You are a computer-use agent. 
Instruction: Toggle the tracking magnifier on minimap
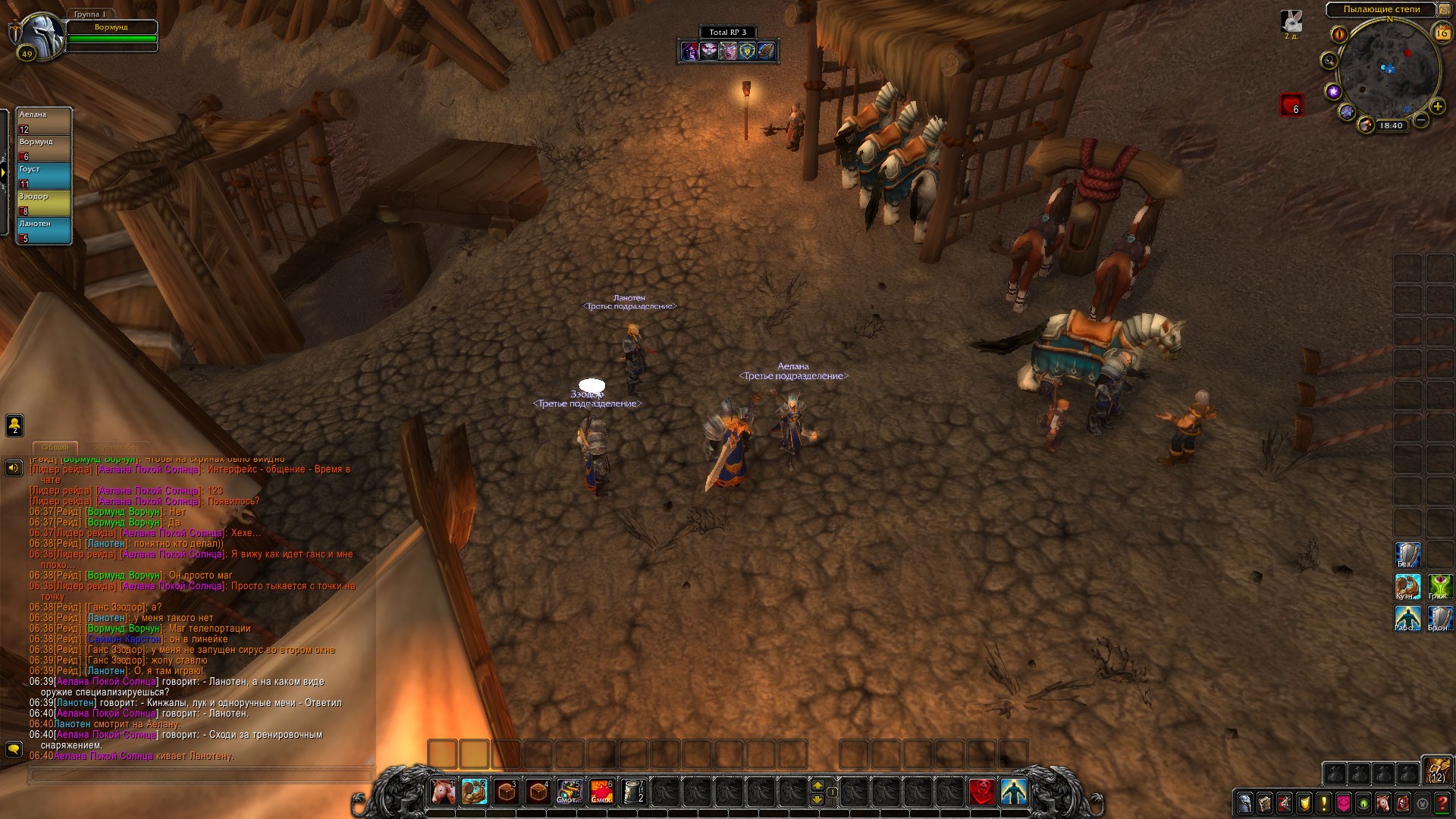tap(1329, 61)
